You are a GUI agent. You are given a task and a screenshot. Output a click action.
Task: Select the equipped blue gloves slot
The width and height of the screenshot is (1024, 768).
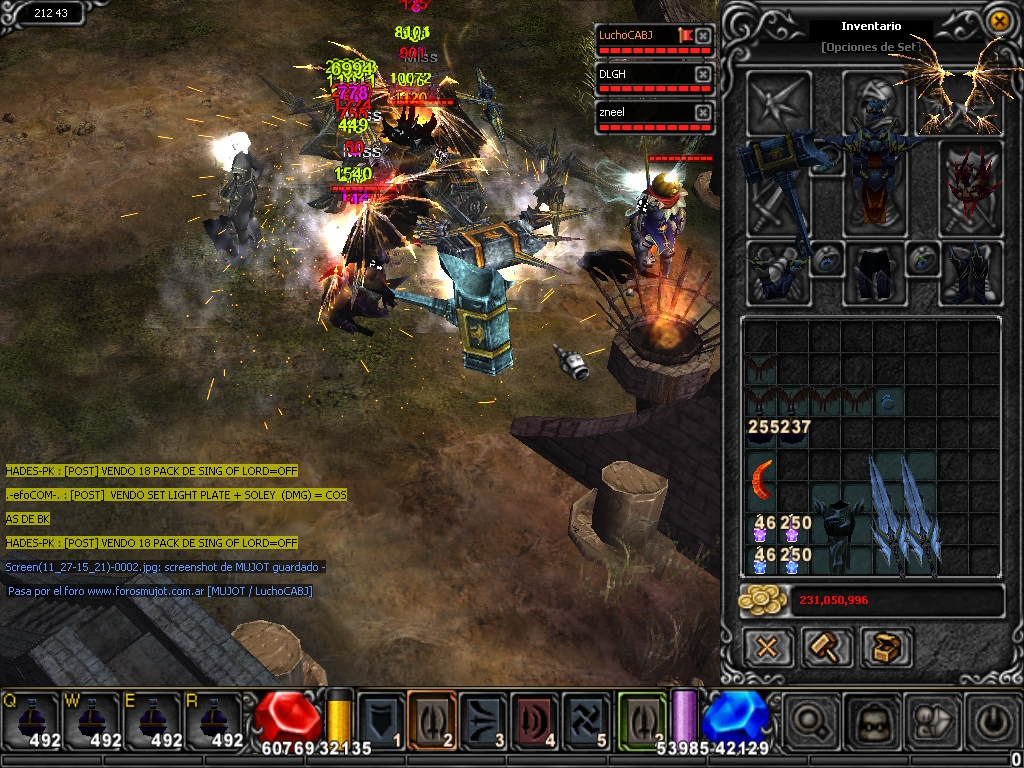pyautogui.click(x=777, y=272)
